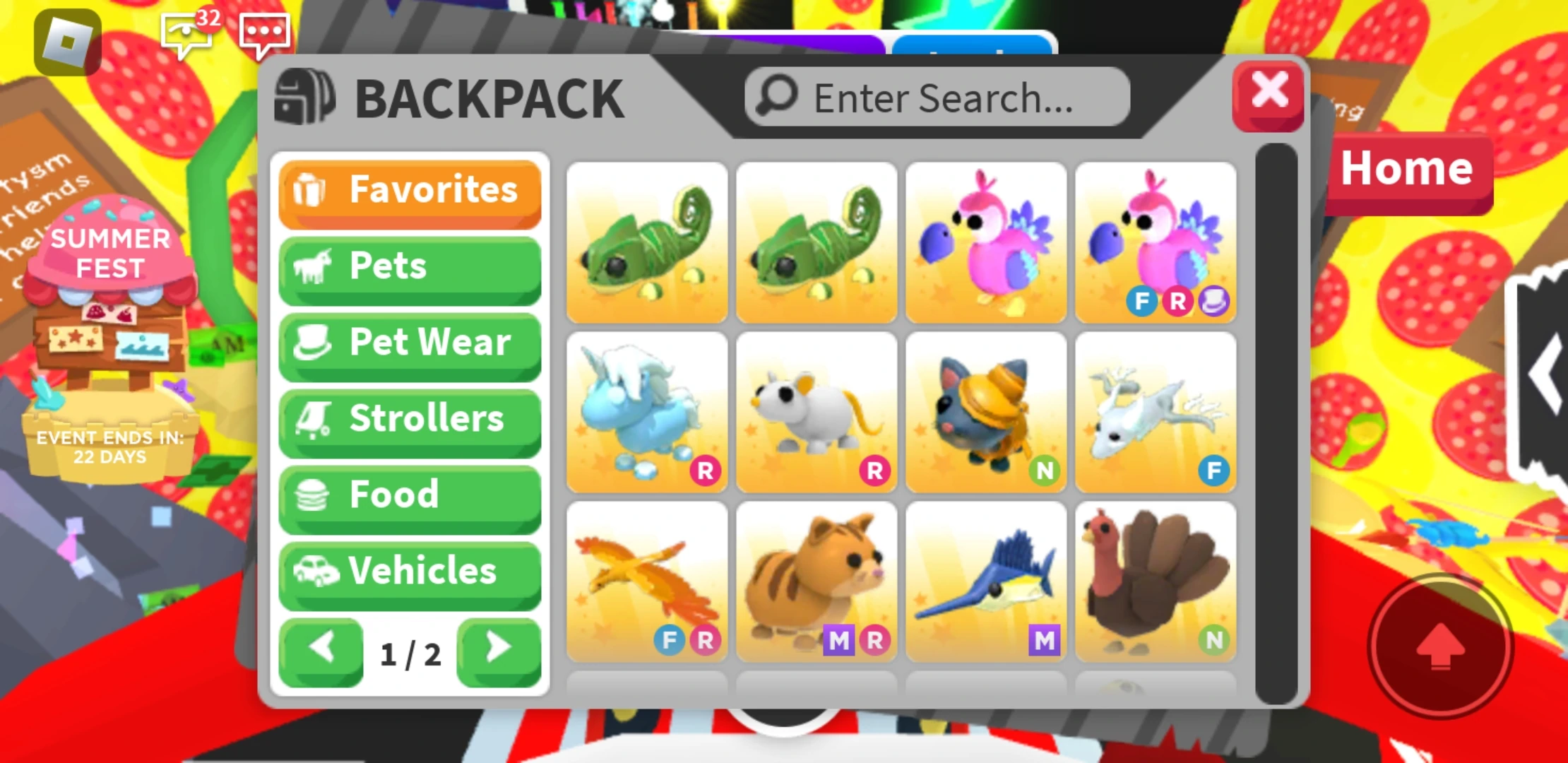
Task: Click the Enter Search text field
Action: (939, 97)
